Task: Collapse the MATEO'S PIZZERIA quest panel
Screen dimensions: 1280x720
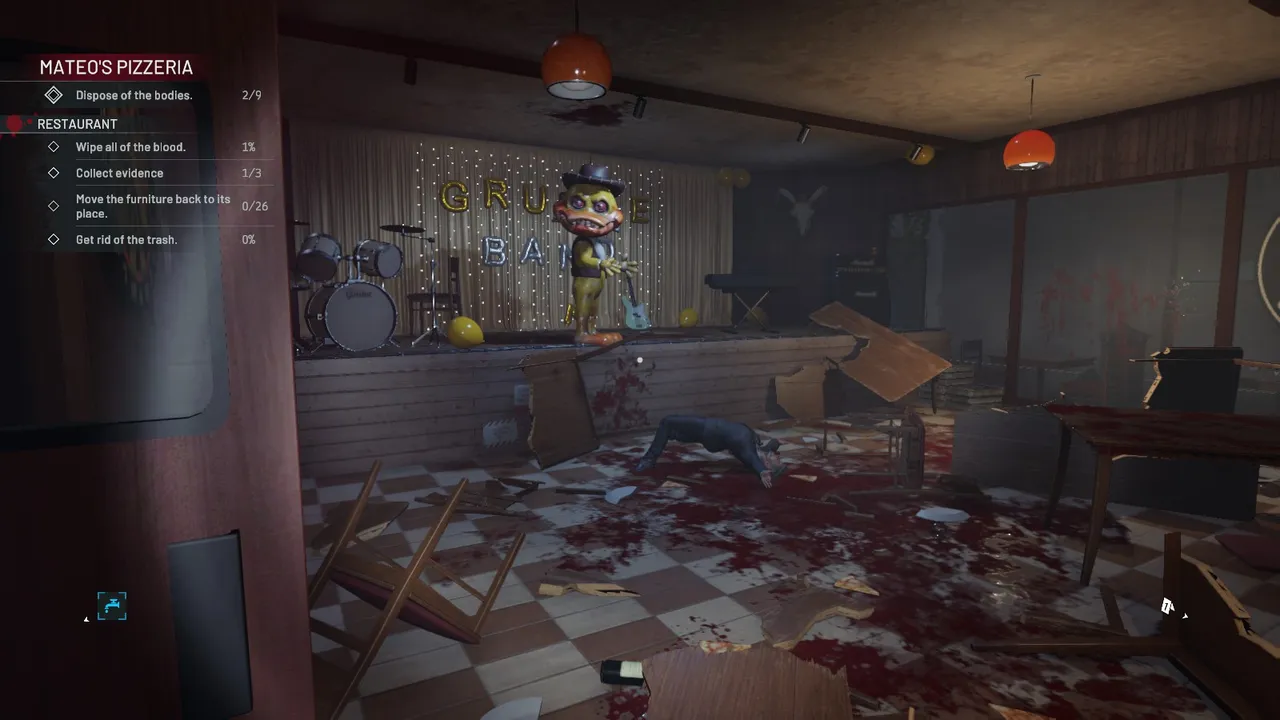Action: [116, 67]
